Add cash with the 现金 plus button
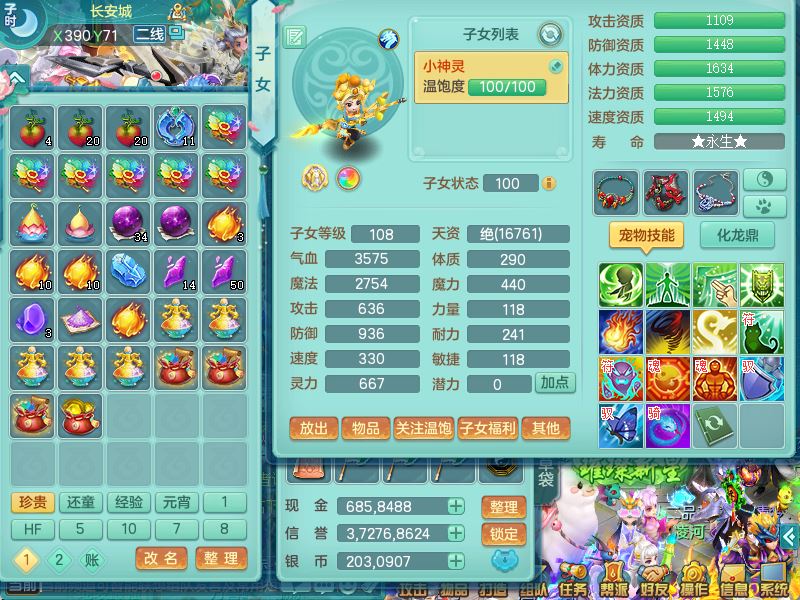800x600 pixels. click(x=456, y=507)
